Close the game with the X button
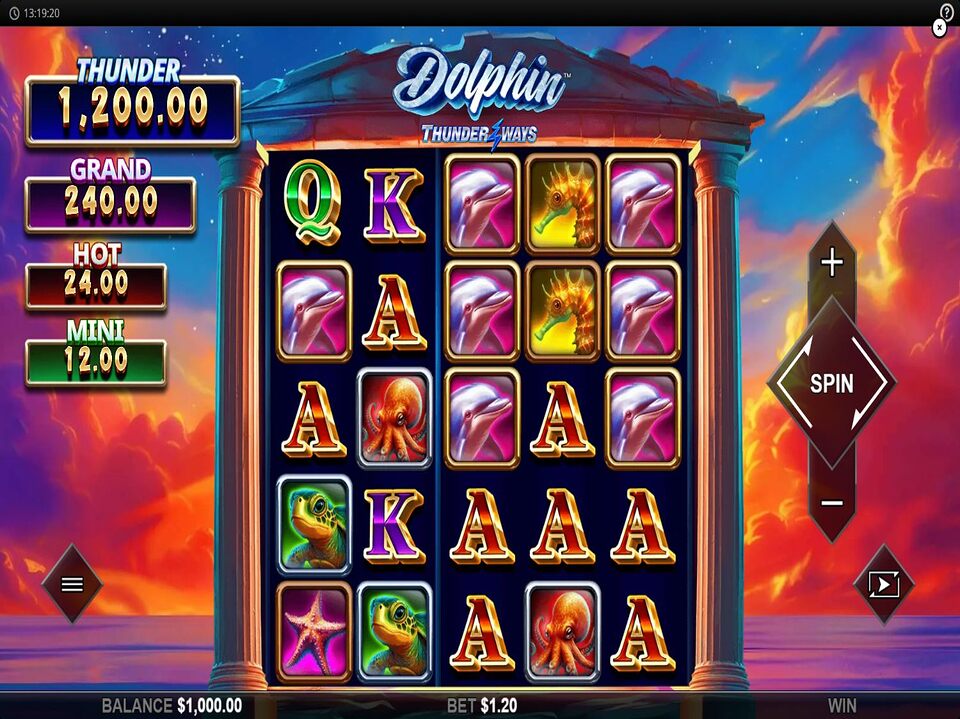This screenshot has height=719, width=960. click(939, 29)
